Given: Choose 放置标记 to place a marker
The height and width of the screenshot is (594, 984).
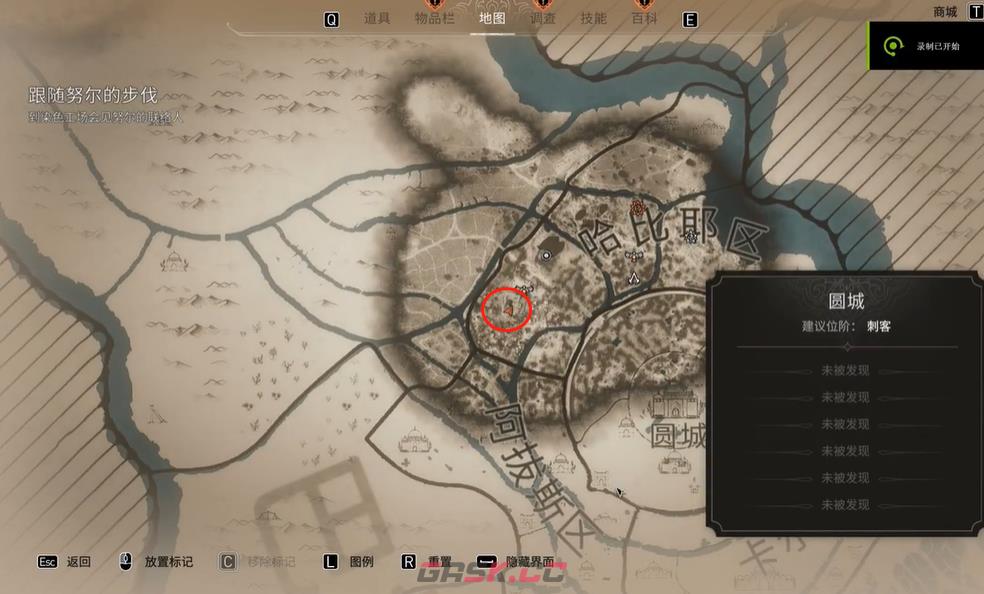Looking at the screenshot, I should coord(168,562).
